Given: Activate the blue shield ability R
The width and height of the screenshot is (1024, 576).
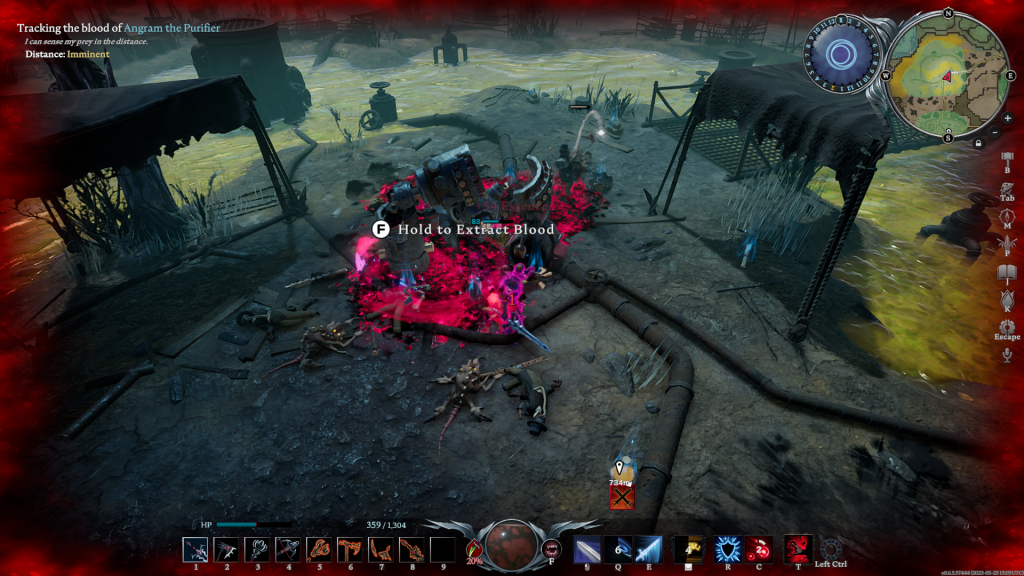Looking at the screenshot, I should (x=726, y=549).
